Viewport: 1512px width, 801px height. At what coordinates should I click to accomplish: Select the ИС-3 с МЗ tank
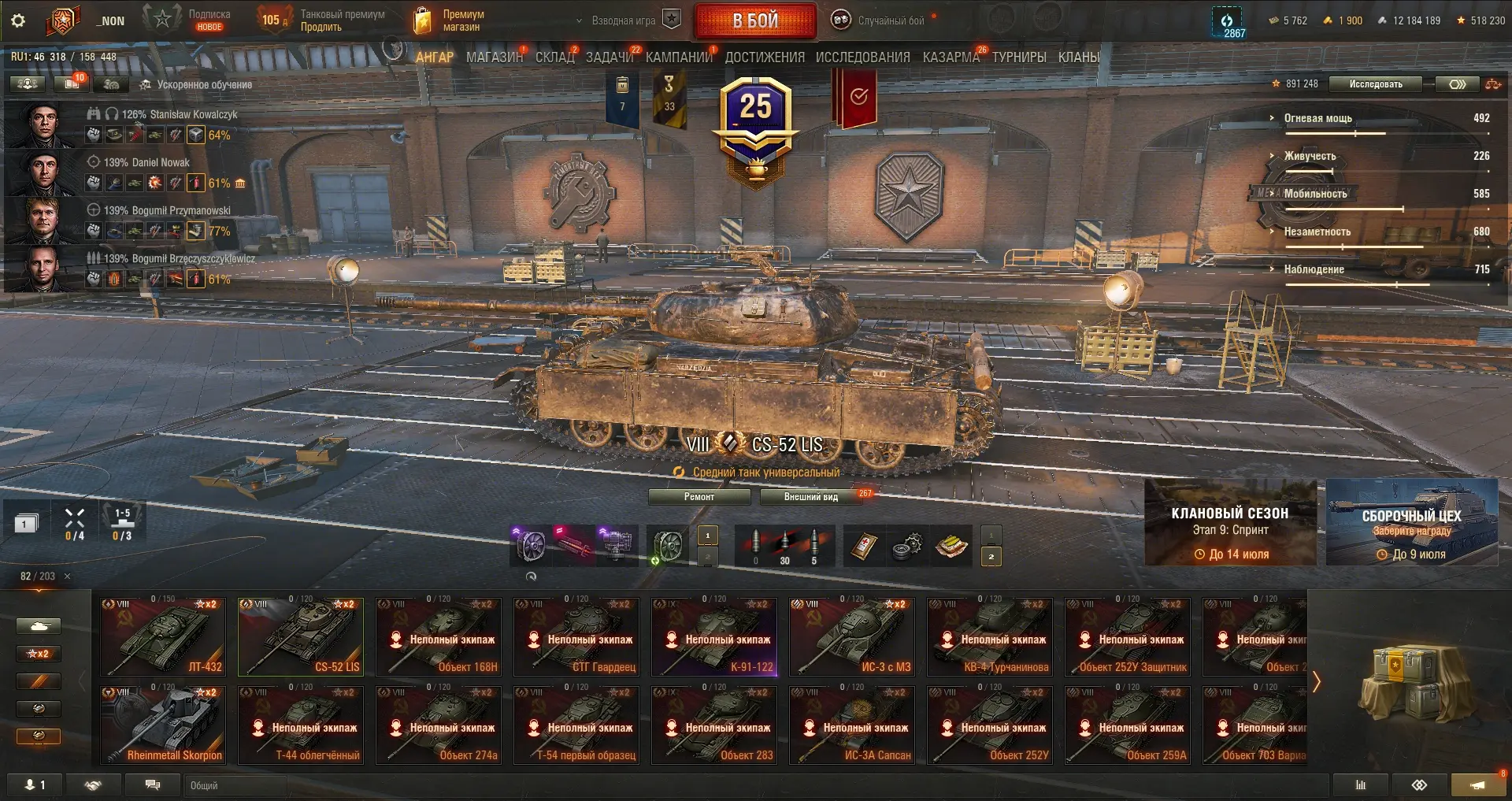pyautogui.click(x=852, y=636)
